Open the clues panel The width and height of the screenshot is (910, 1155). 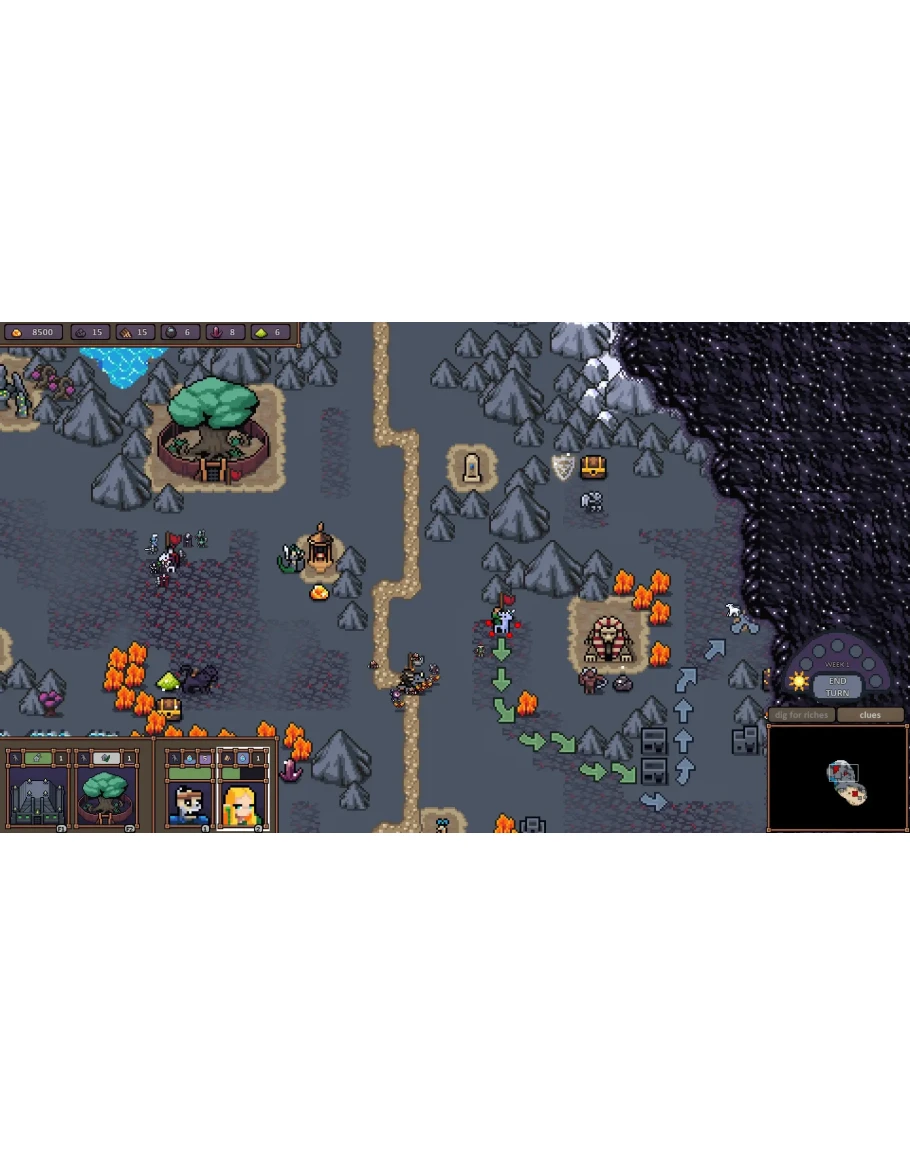870,715
